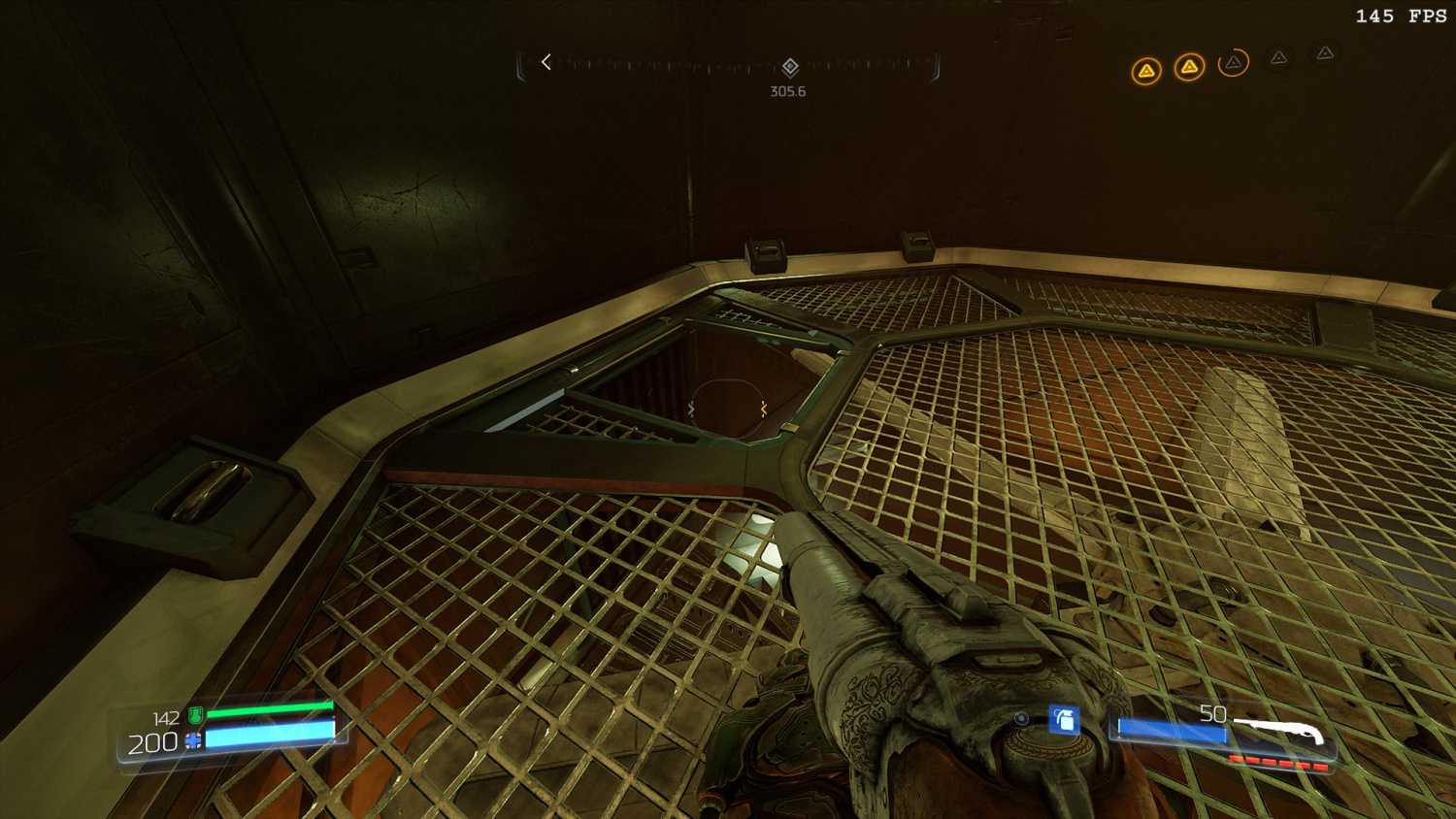
Task: Select the white shotgun weapon icon
Action: pos(1279,733)
